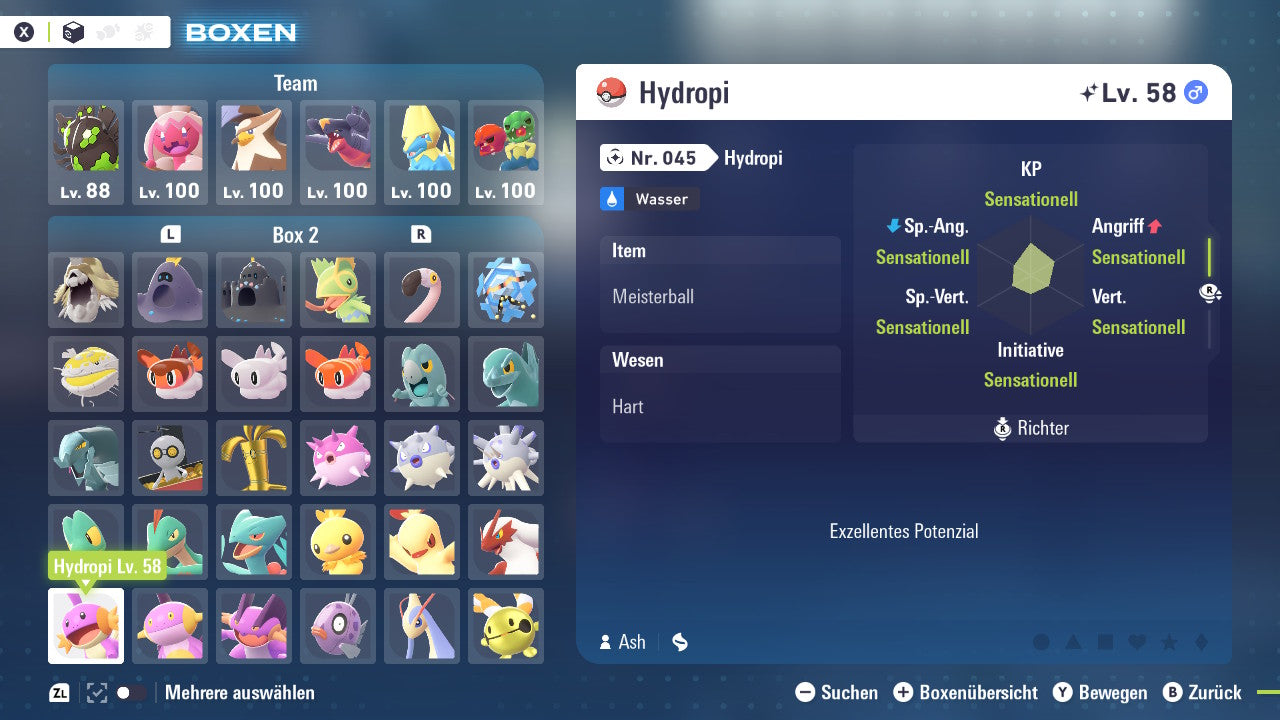Pick the yellow Torchic chick slot
The height and width of the screenshot is (720, 1280).
tap(338, 542)
